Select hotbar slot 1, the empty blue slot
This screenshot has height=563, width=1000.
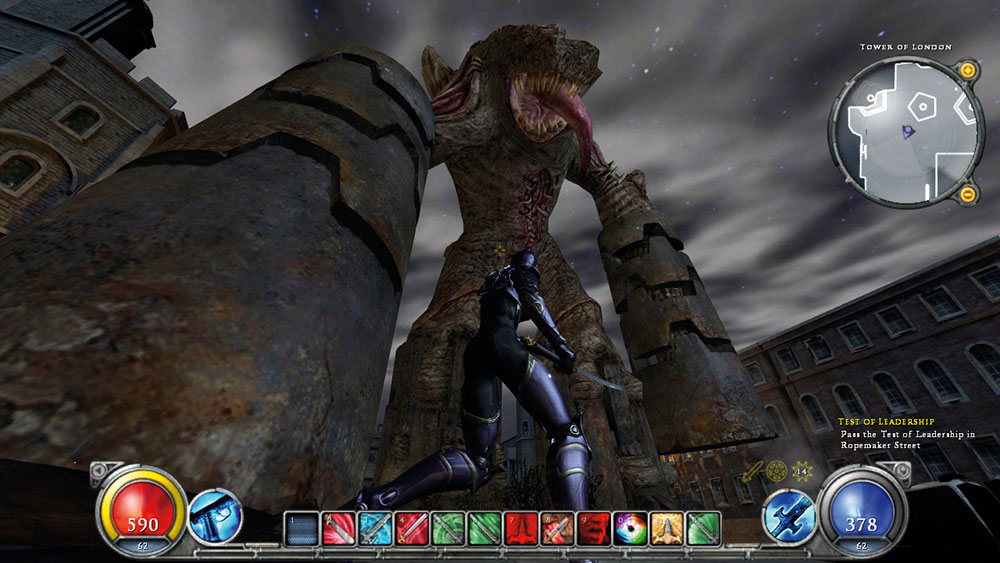300,528
